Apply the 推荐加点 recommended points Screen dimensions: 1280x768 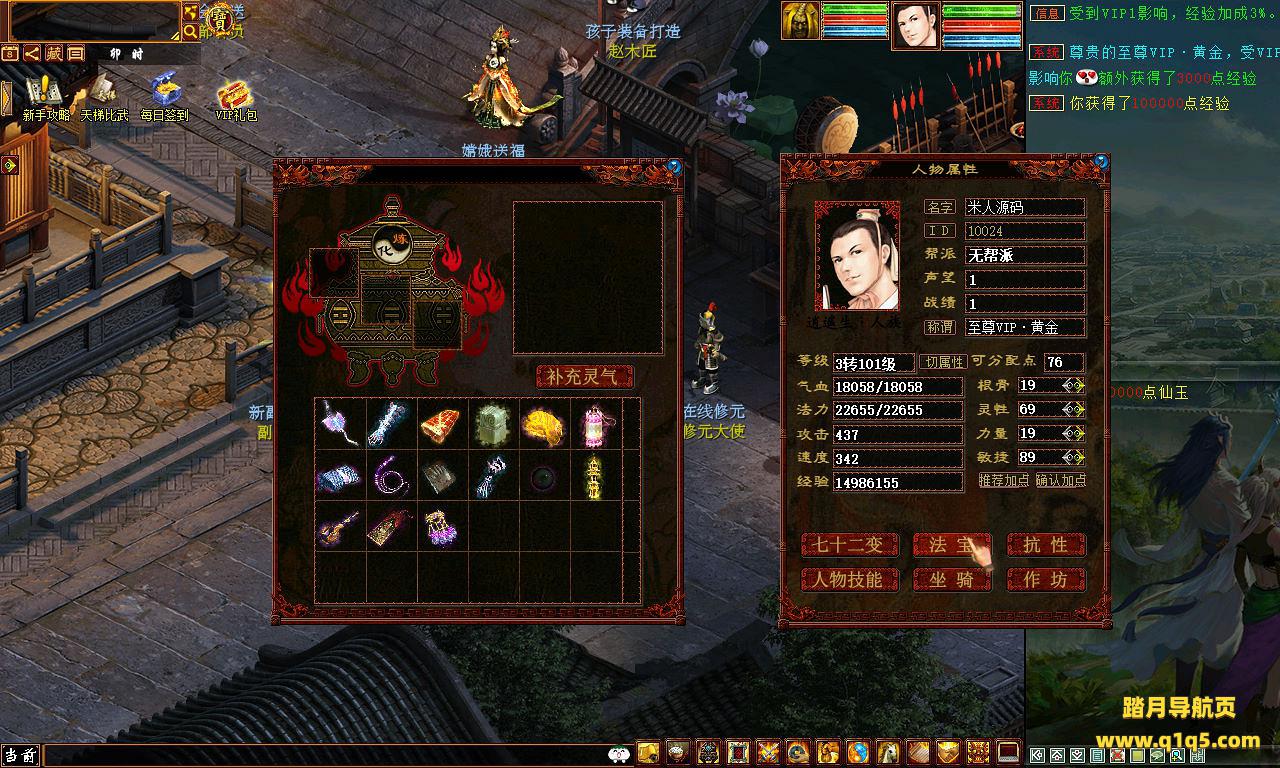point(1003,481)
